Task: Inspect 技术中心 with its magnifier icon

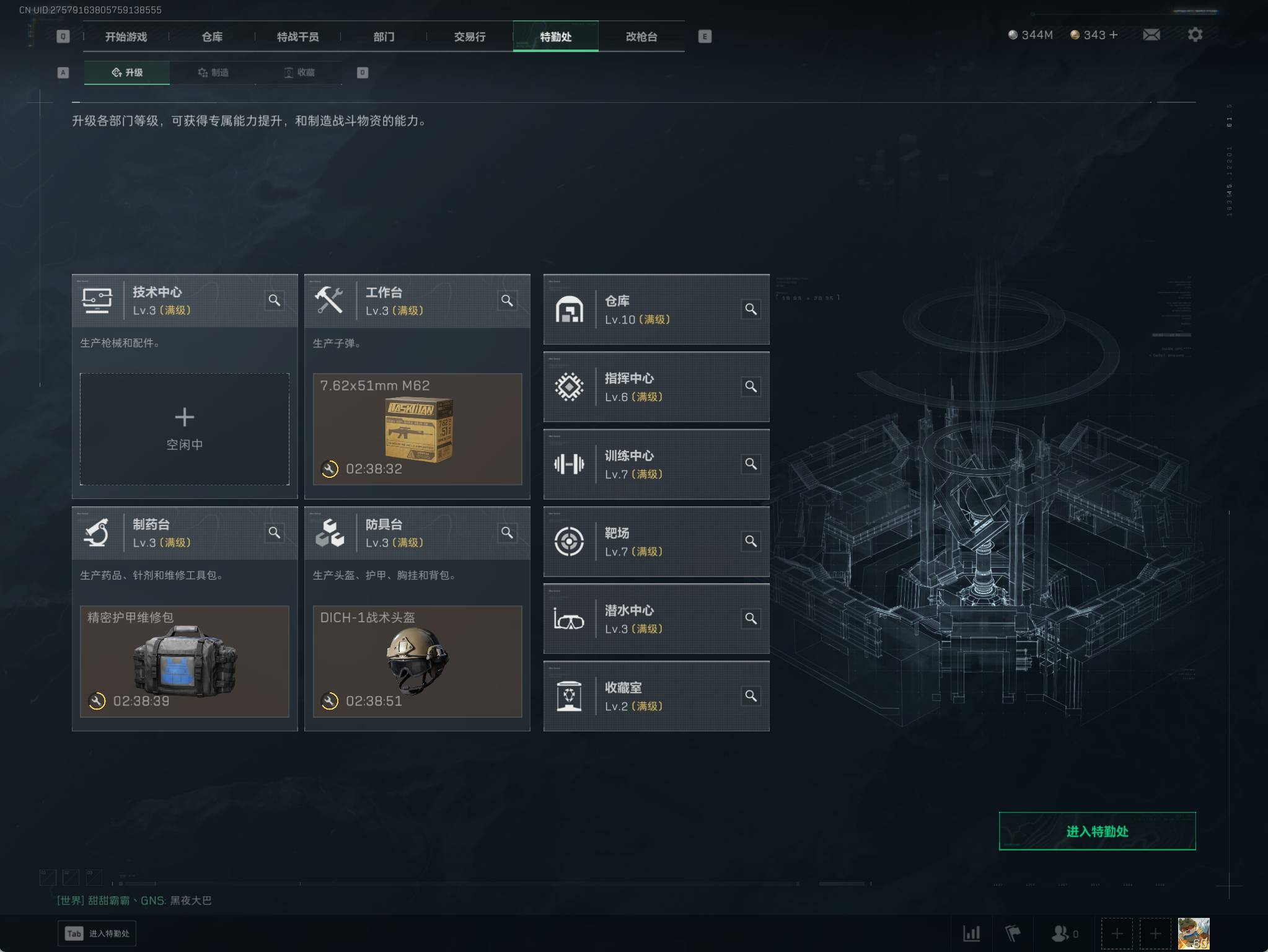Action: [275, 301]
